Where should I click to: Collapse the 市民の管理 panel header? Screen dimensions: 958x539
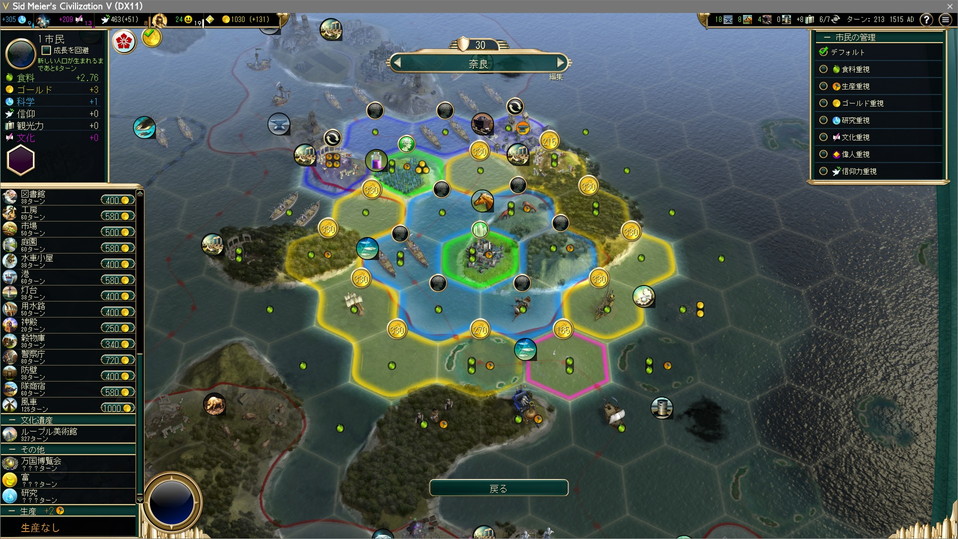tap(826, 37)
